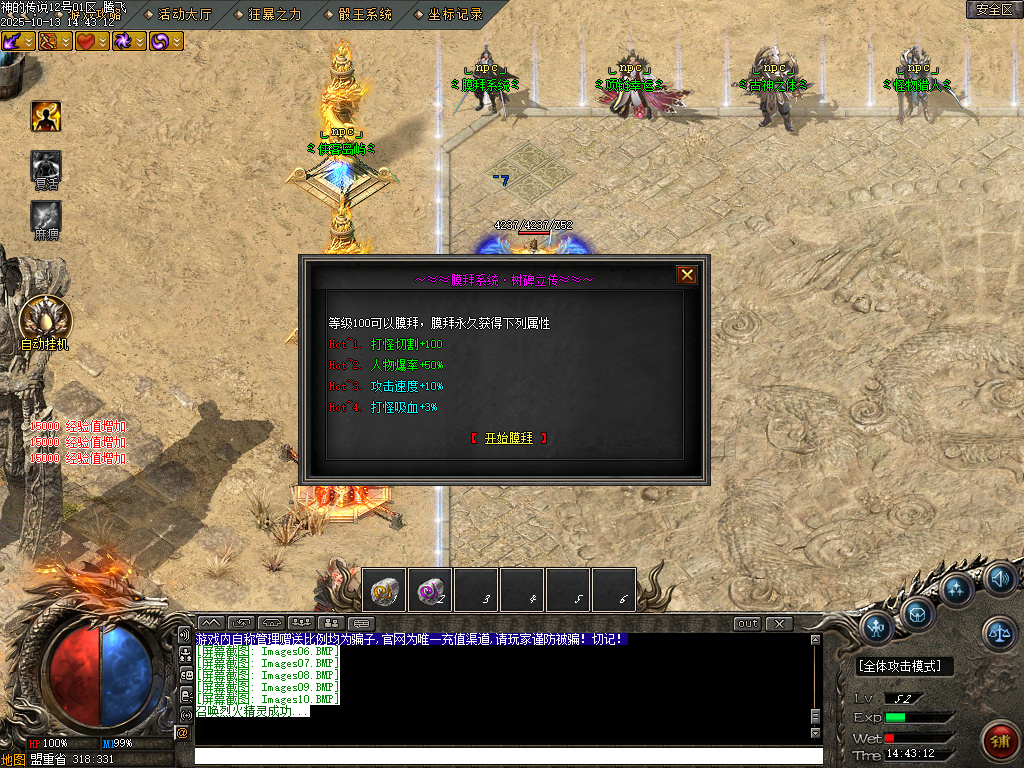The width and height of the screenshot is (1024, 768).
Task: Select the 复活 revive skill icon
Action: tap(46, 166)
